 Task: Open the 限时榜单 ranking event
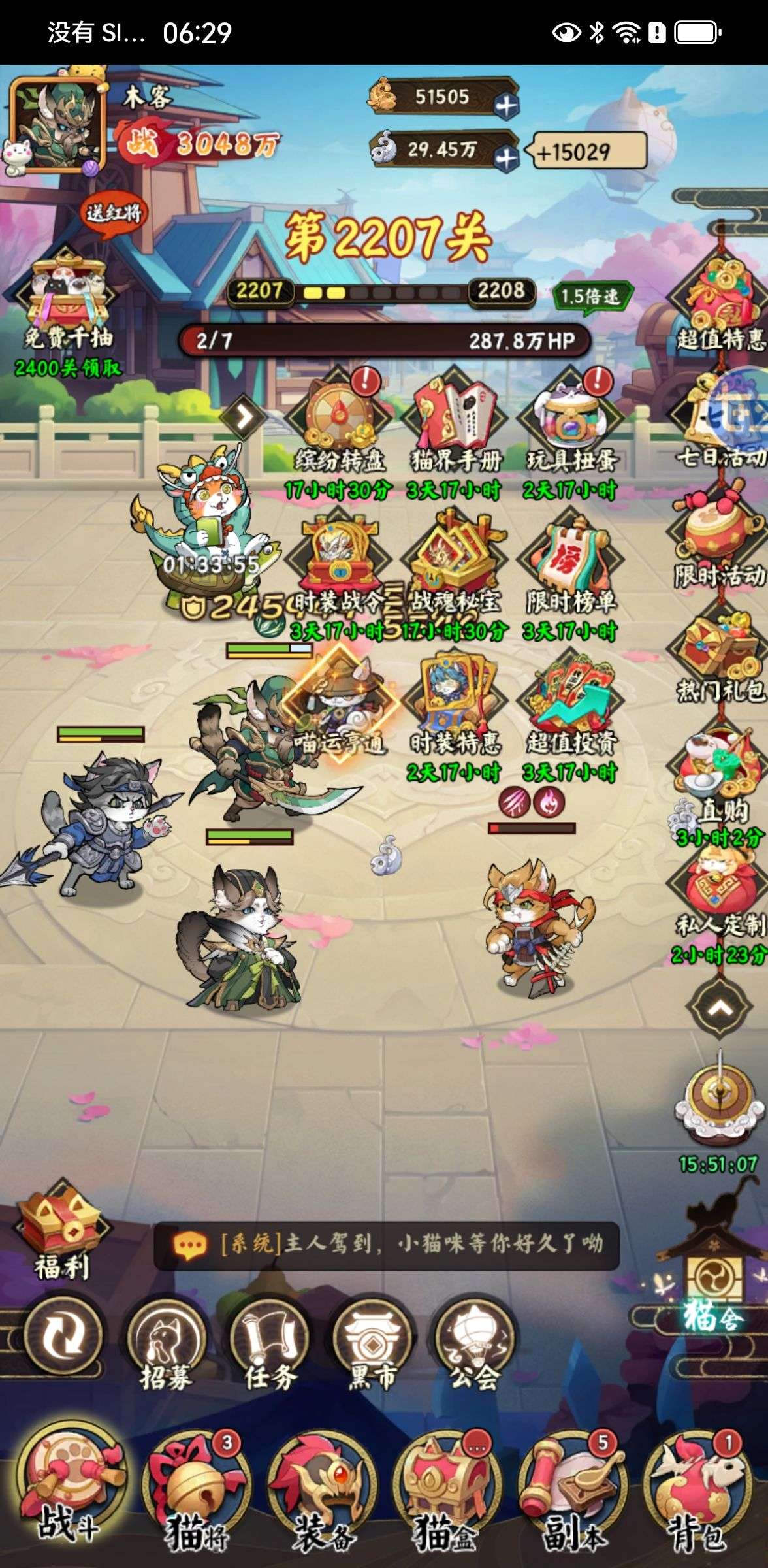(571, 568)
